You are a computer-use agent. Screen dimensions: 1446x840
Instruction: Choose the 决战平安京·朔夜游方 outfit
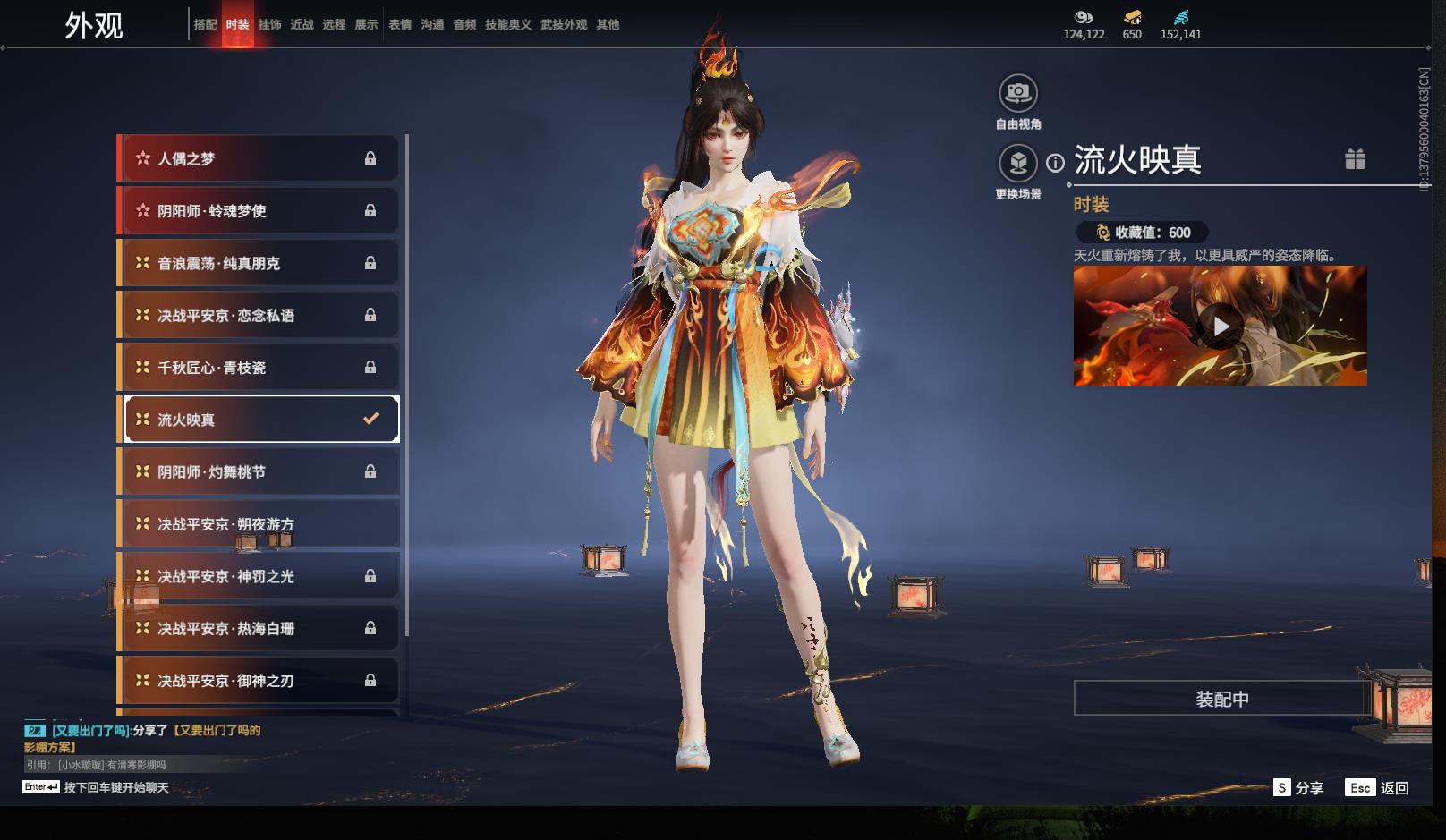[x=259, y=524]
